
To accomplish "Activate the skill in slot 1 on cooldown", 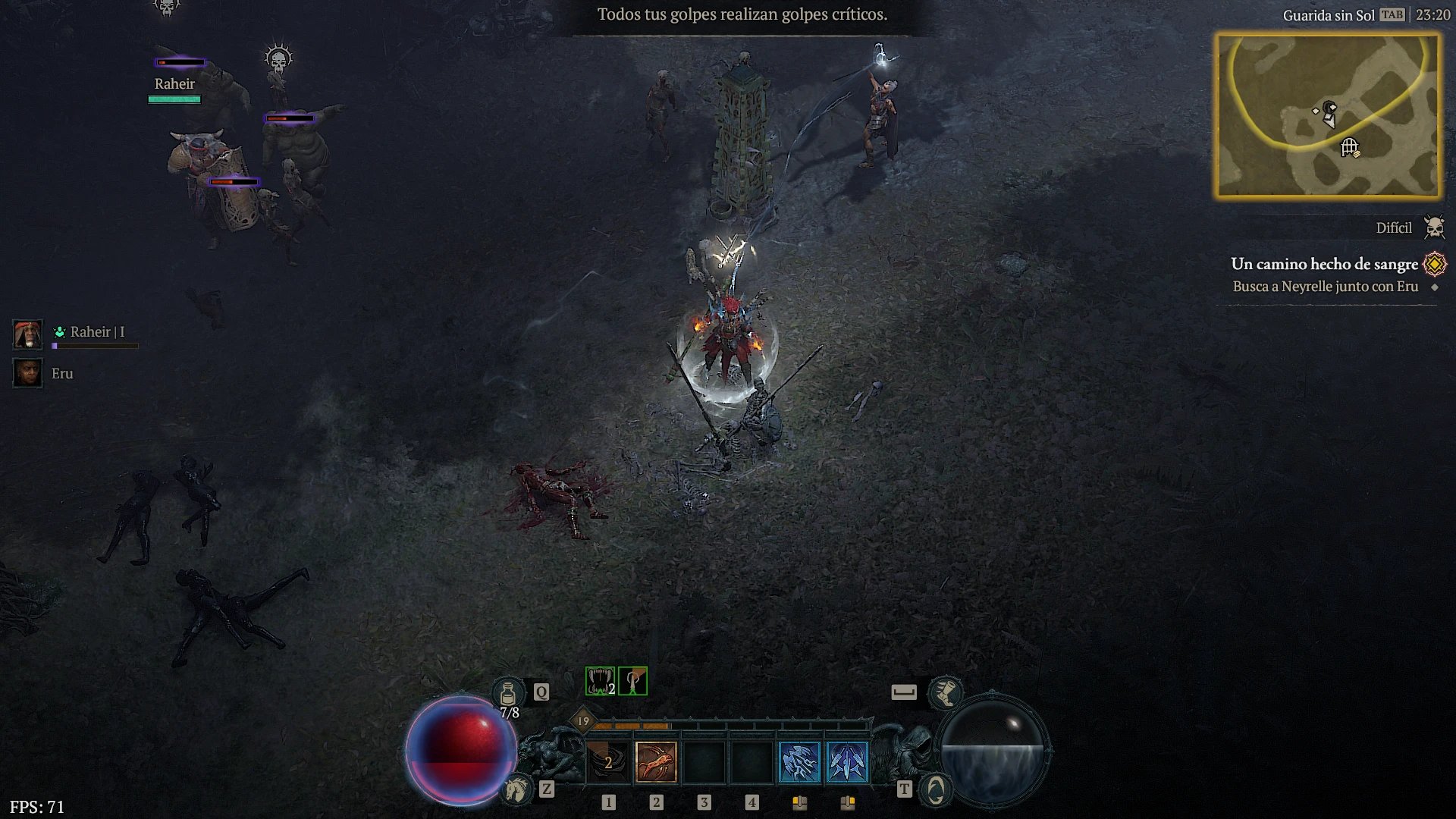I will tap(608, 761).
